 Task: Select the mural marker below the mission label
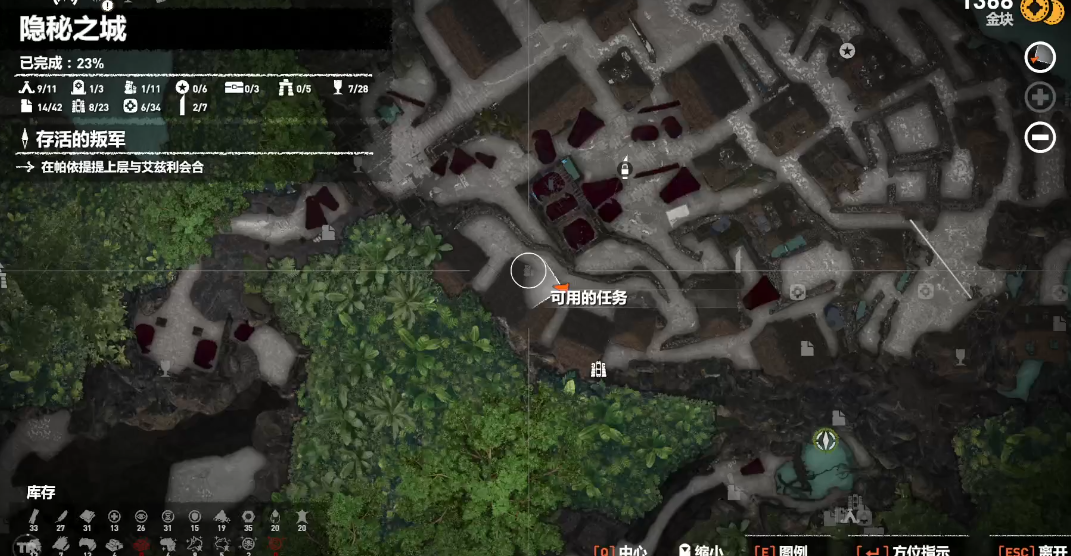pyautogui.click(x=598, y=369)
